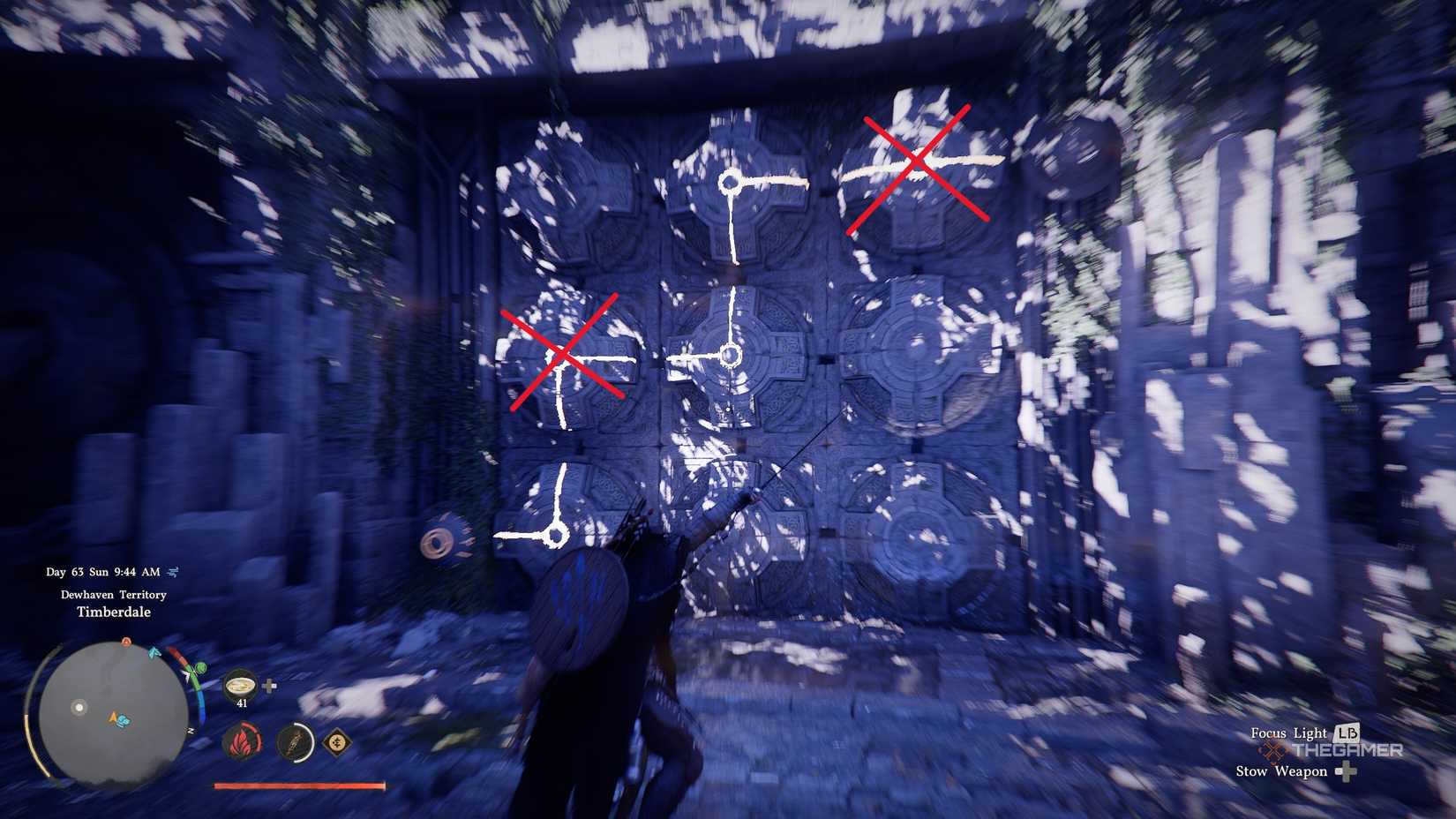Click the Timberdale location label

pyautogui.click(x=113, y=612)
